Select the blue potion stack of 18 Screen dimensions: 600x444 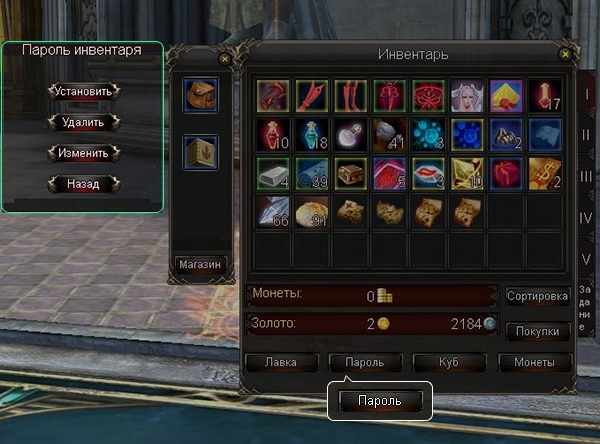pyautogui.click(x=312, y=134)
